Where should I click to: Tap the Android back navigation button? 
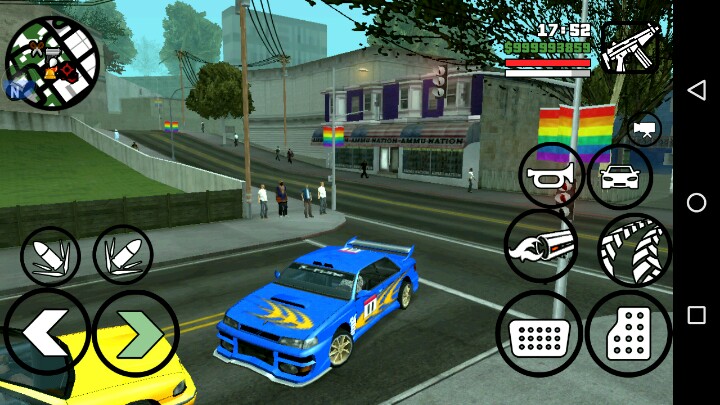tap(696, 90)
